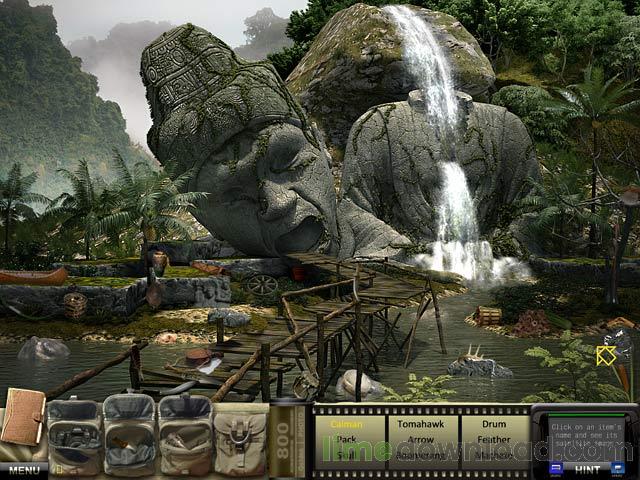Screen dimensions: 640x480
Task: Open the closed buckled canvas pouch
Action: click(x=240, y=439)
